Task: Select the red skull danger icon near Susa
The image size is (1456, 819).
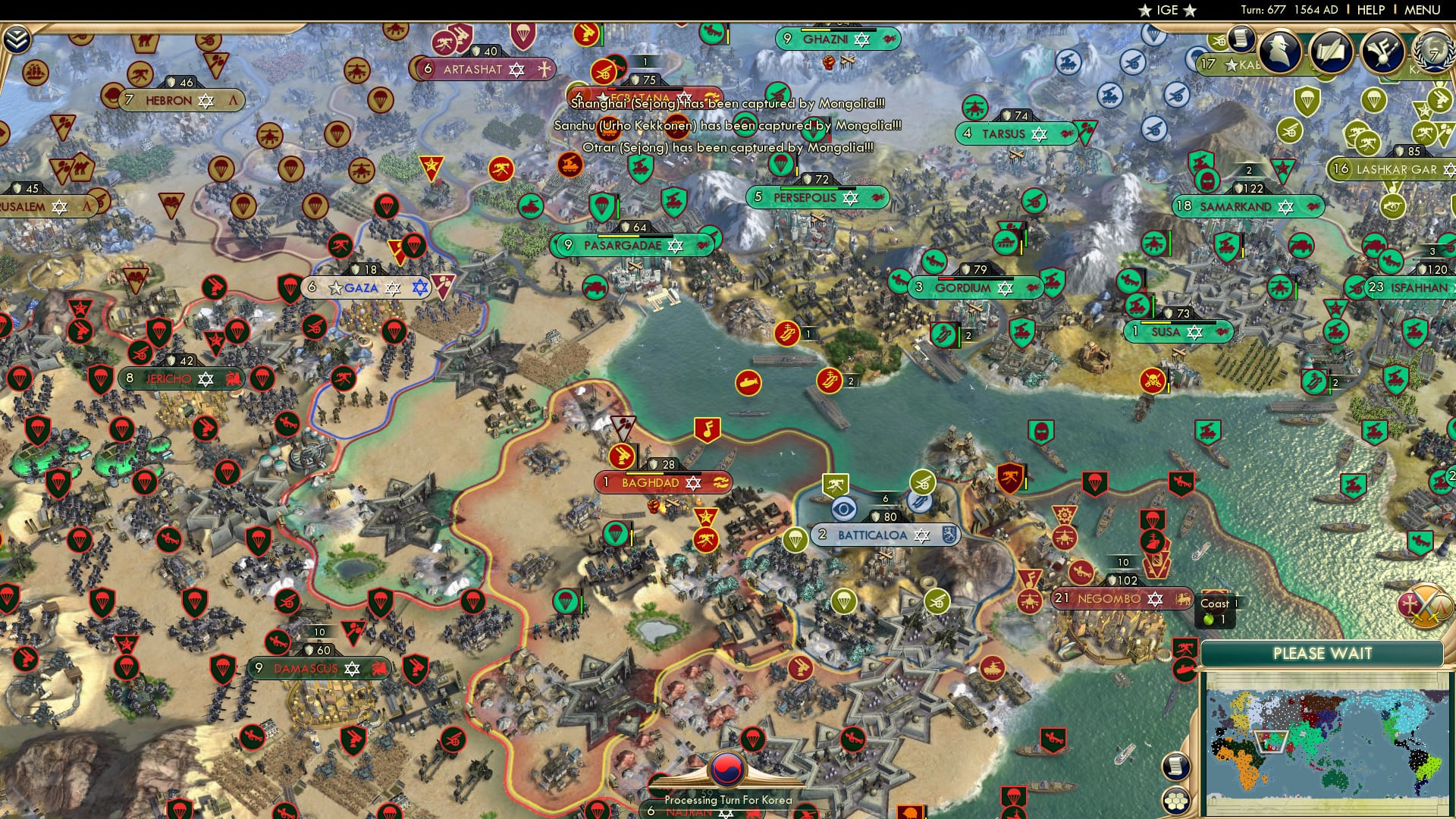Action: (1153, 380)
